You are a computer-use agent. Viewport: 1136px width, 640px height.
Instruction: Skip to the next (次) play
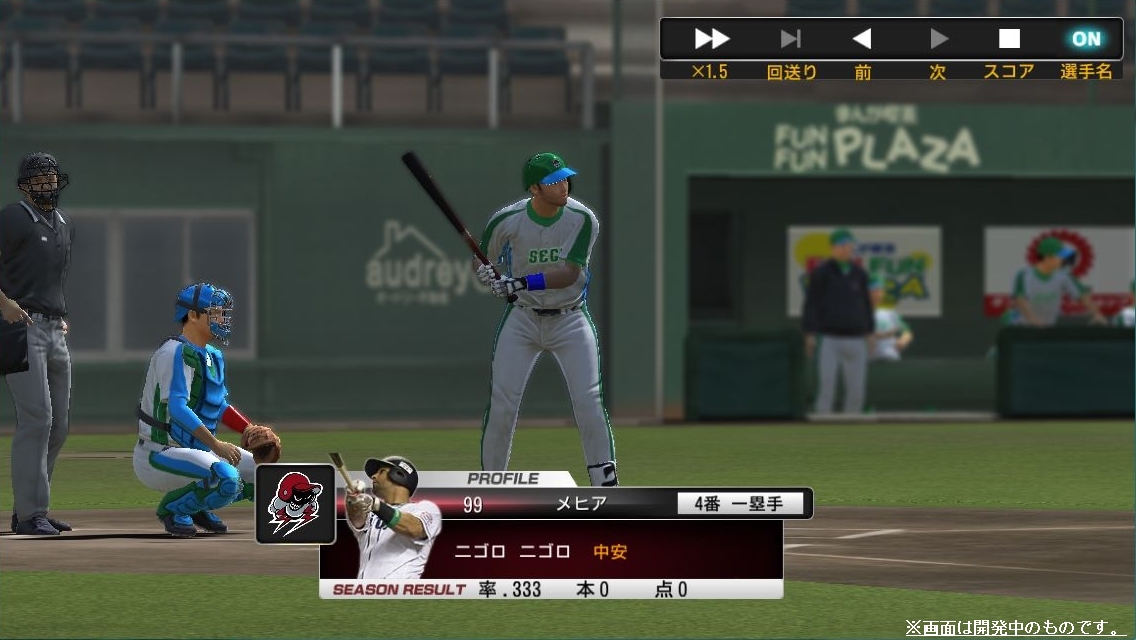pyautogui.click(x=938, y=39)
